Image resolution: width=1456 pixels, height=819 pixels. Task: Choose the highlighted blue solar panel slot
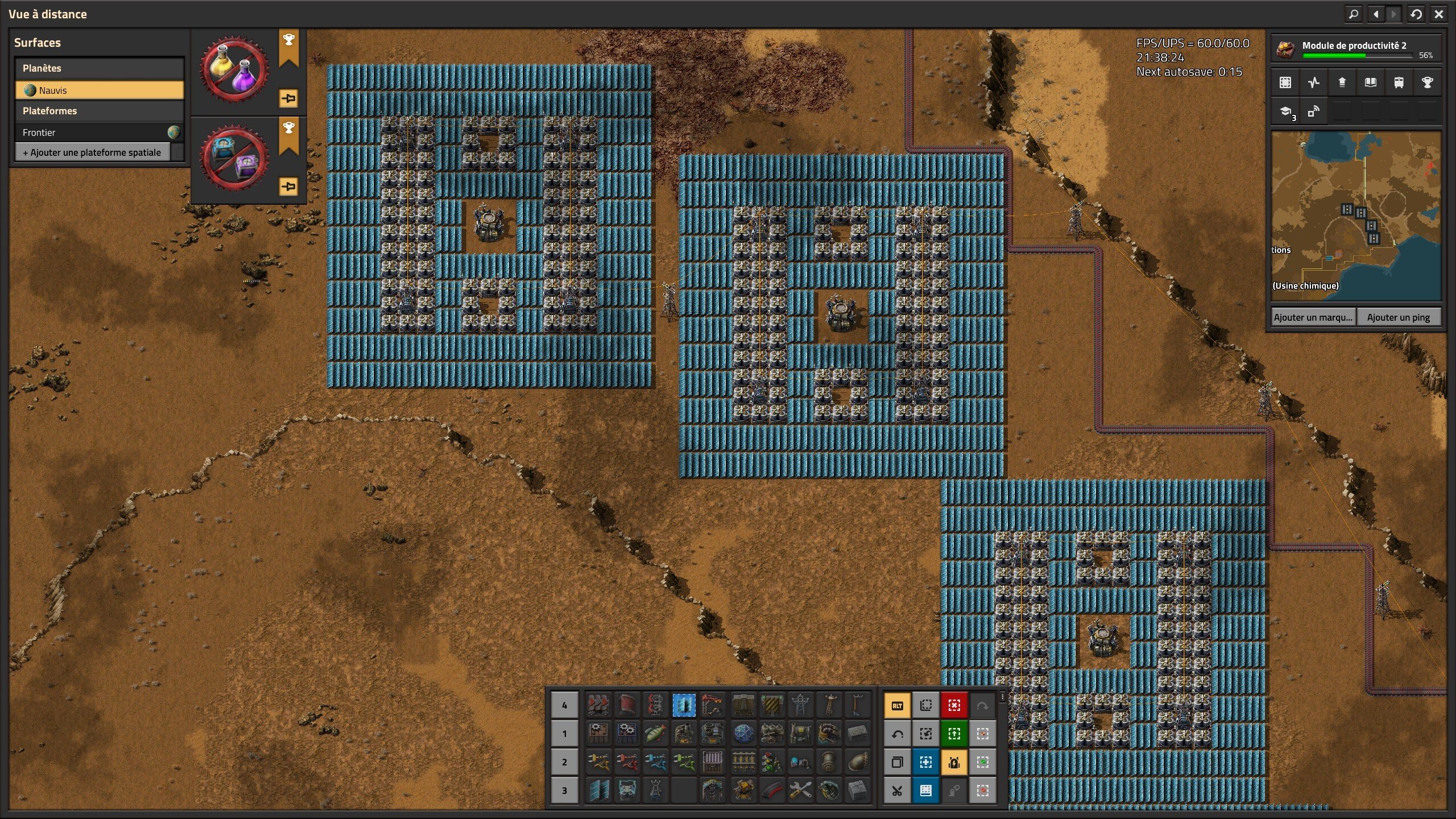684,705
